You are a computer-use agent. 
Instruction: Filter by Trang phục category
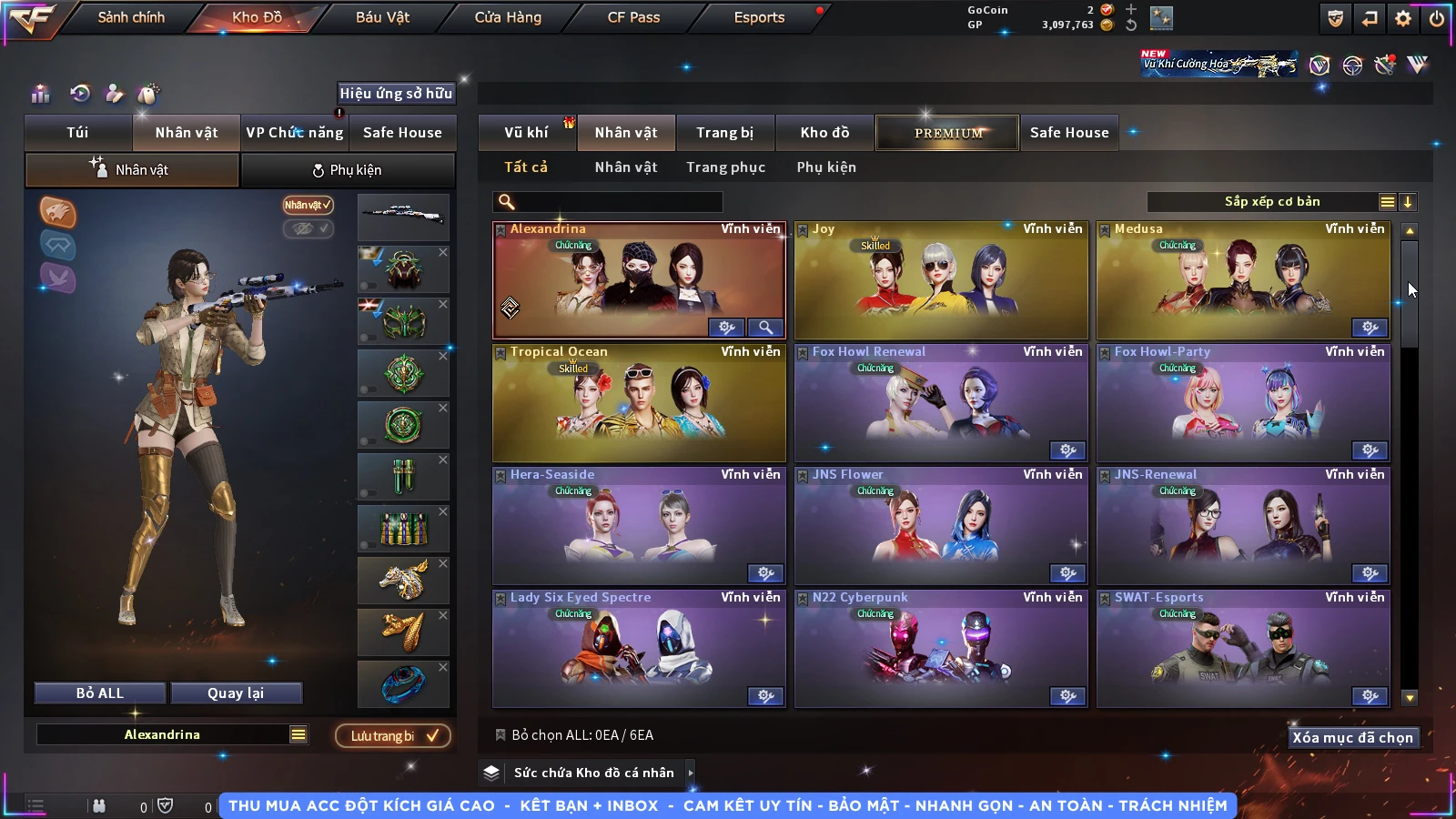[725, 167]
